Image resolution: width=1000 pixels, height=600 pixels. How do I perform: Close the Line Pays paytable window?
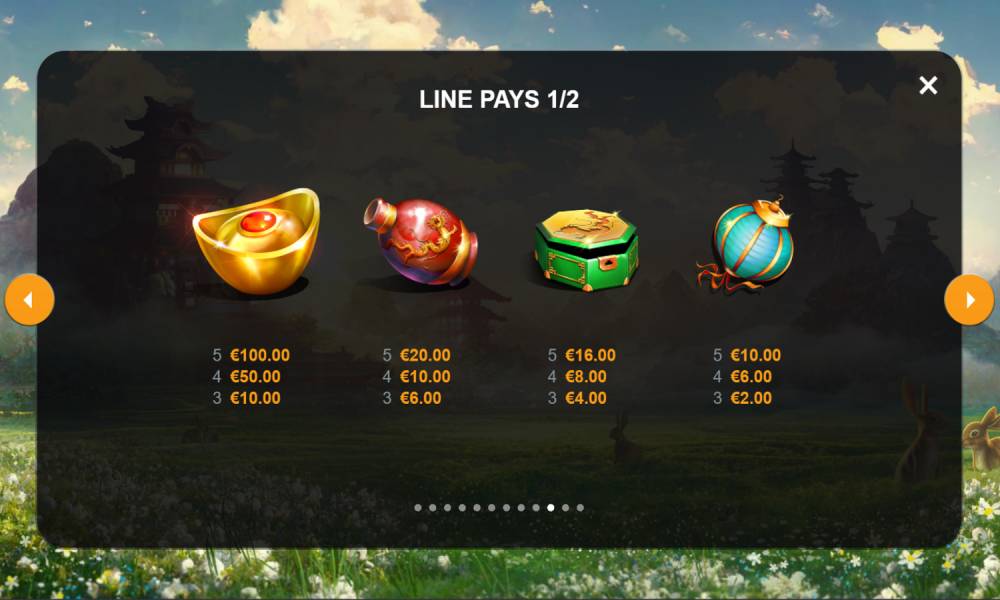928,86
